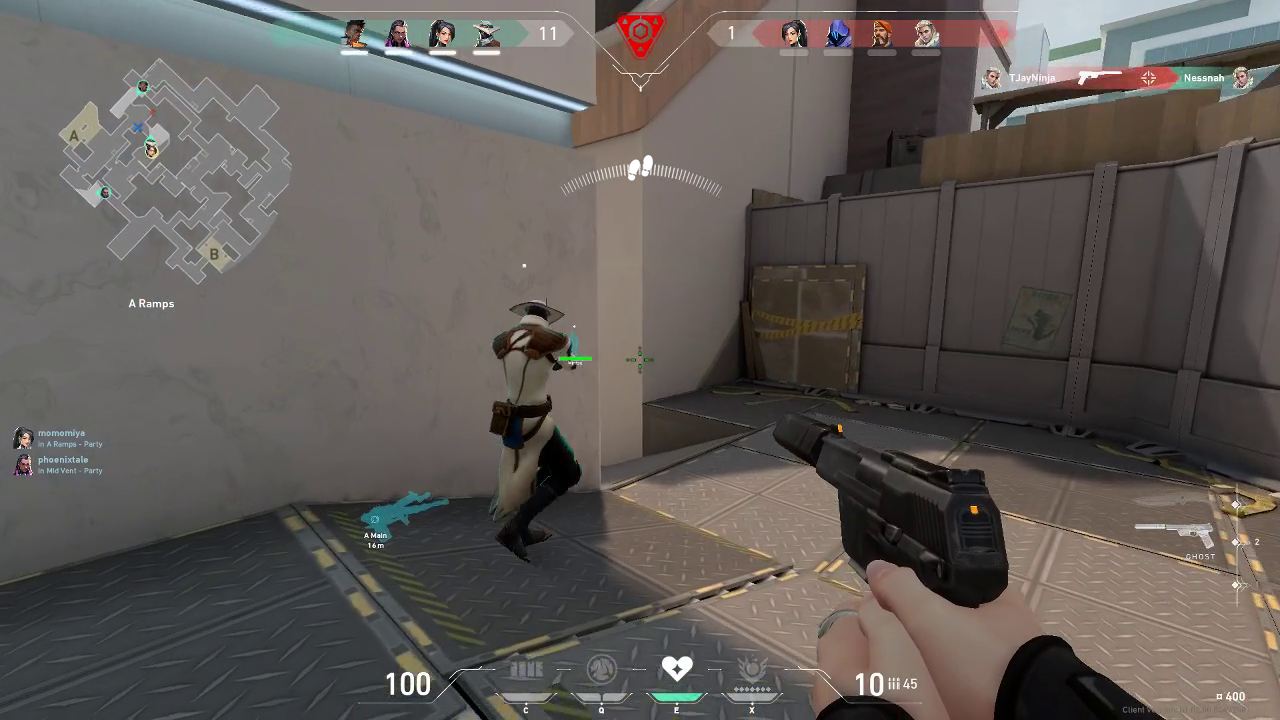1280x720 pixels.
Task: Click the A Ramps label on the minimap
Action: coord(149,303)
